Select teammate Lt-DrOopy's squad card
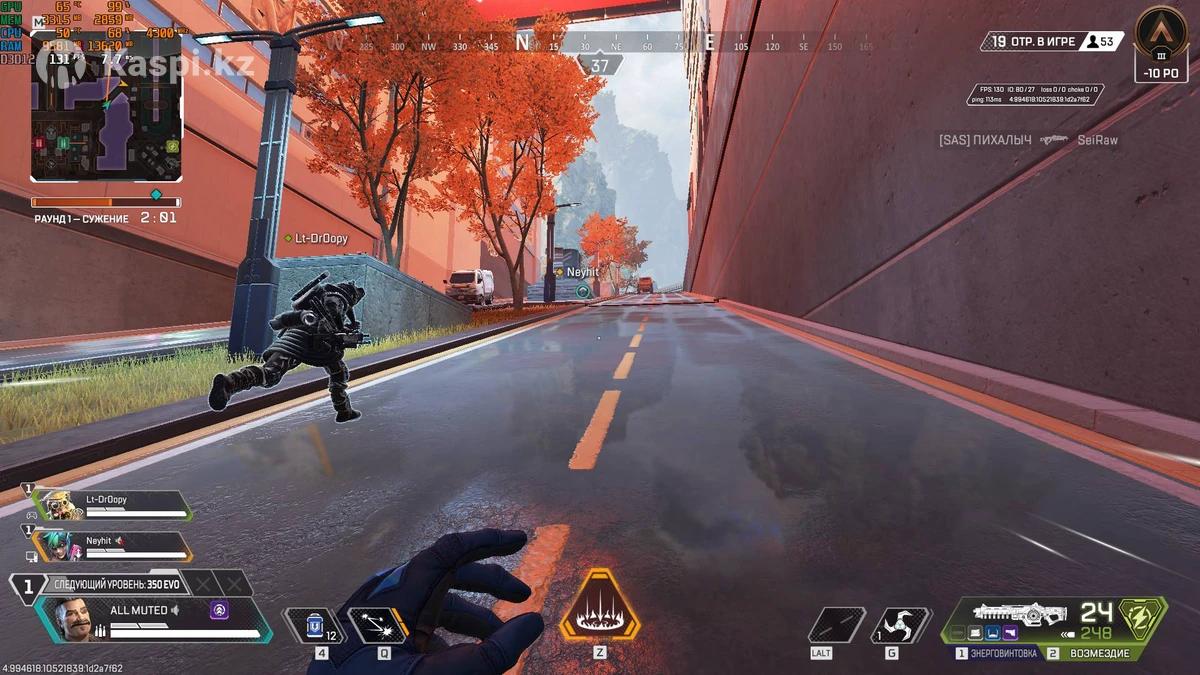This screenshot has width=1200, height=675. 112,505
